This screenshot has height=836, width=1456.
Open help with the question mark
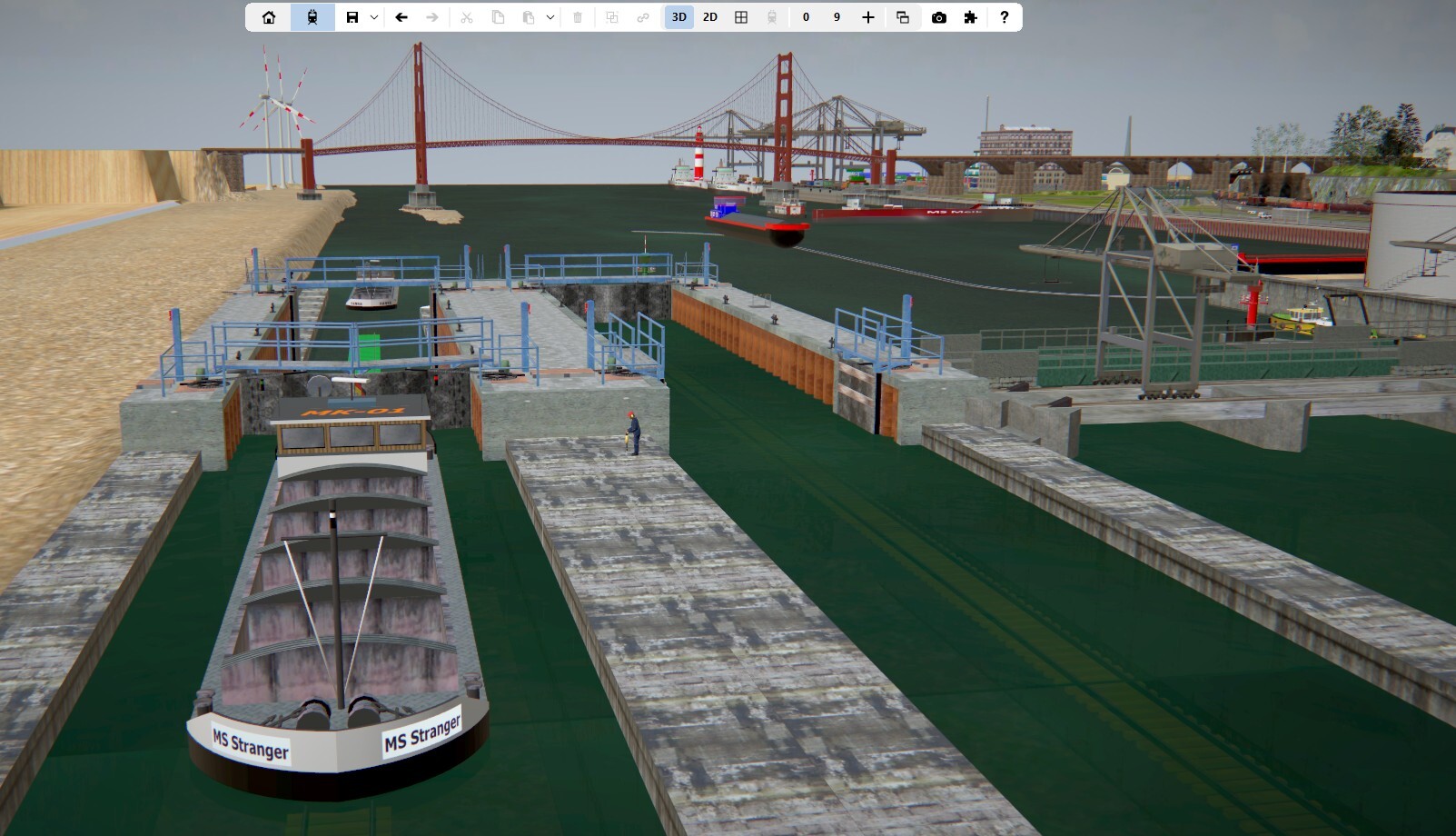[x=1004, y=17]
